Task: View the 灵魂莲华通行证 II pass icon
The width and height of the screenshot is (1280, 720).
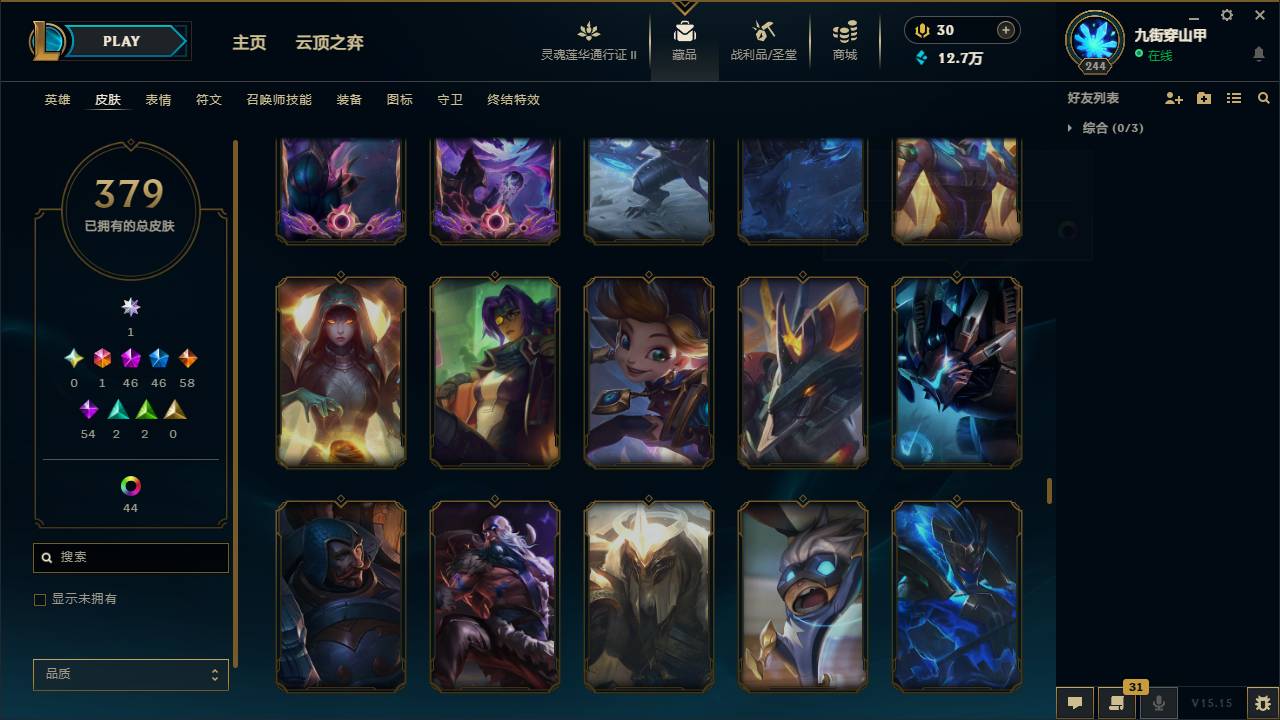Action: pyautogui.click(x=589, y=33)
